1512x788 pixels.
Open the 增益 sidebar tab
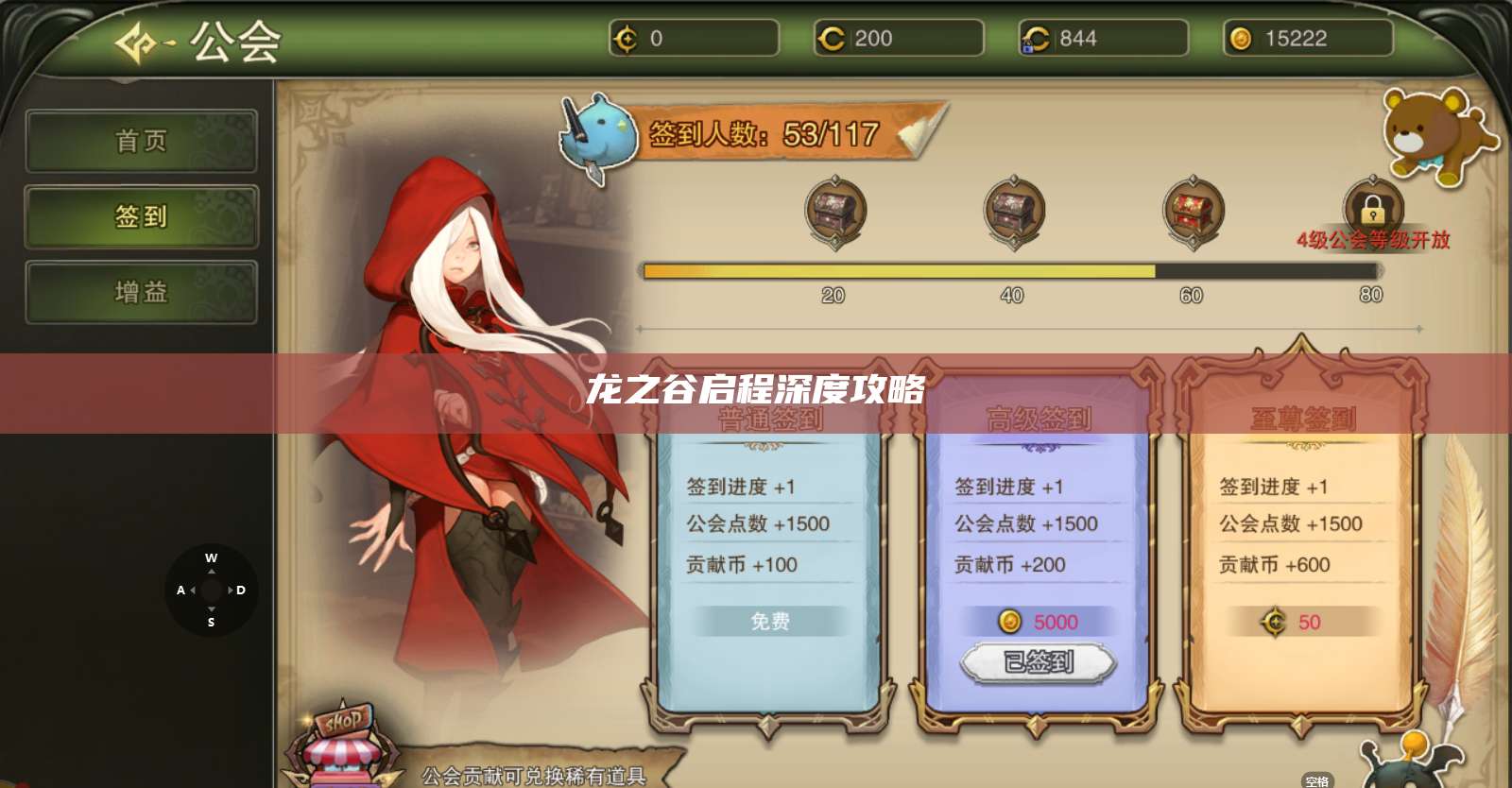point(142,292)
